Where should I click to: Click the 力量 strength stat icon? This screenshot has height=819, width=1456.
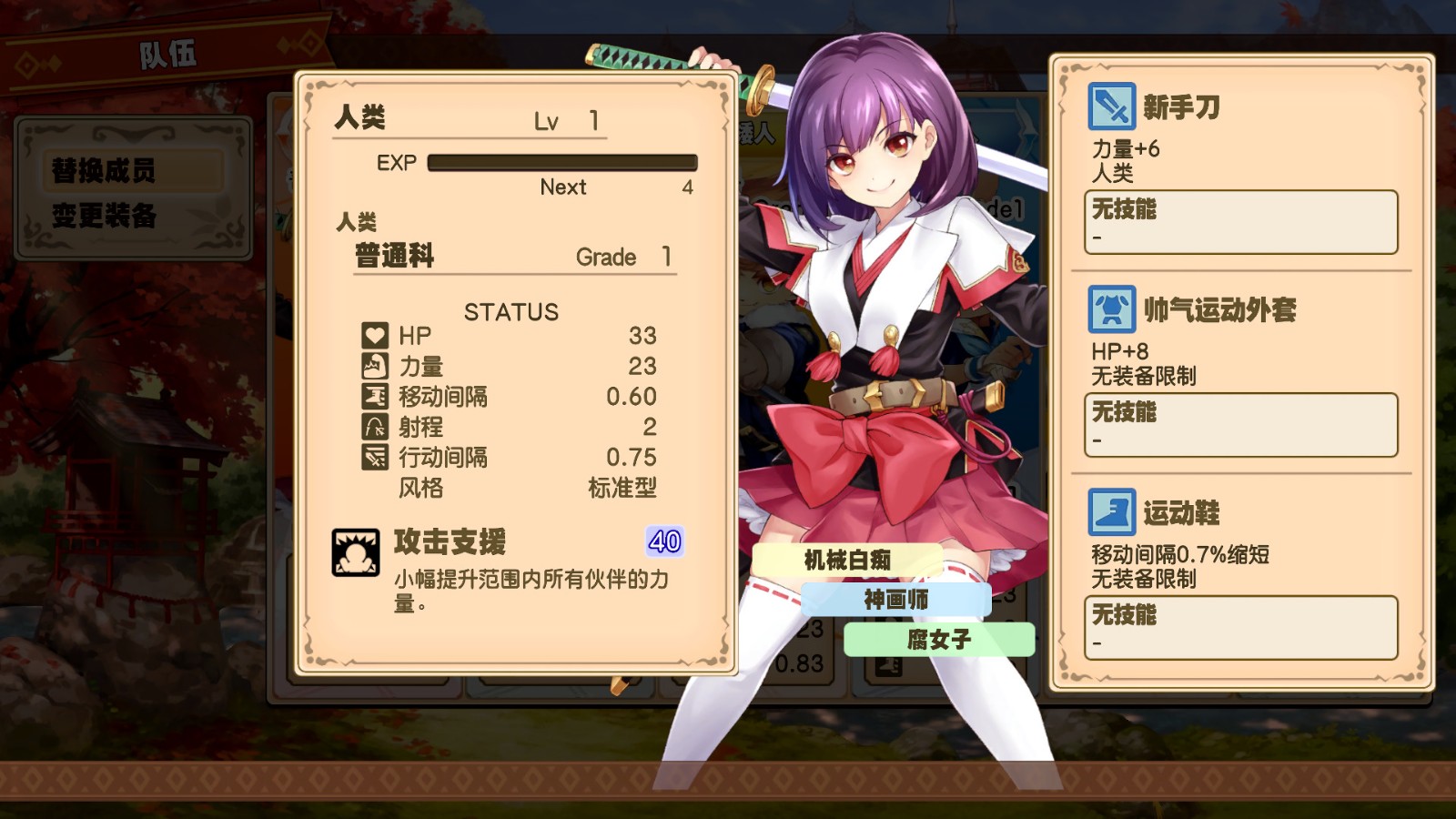tap(375, 367)
